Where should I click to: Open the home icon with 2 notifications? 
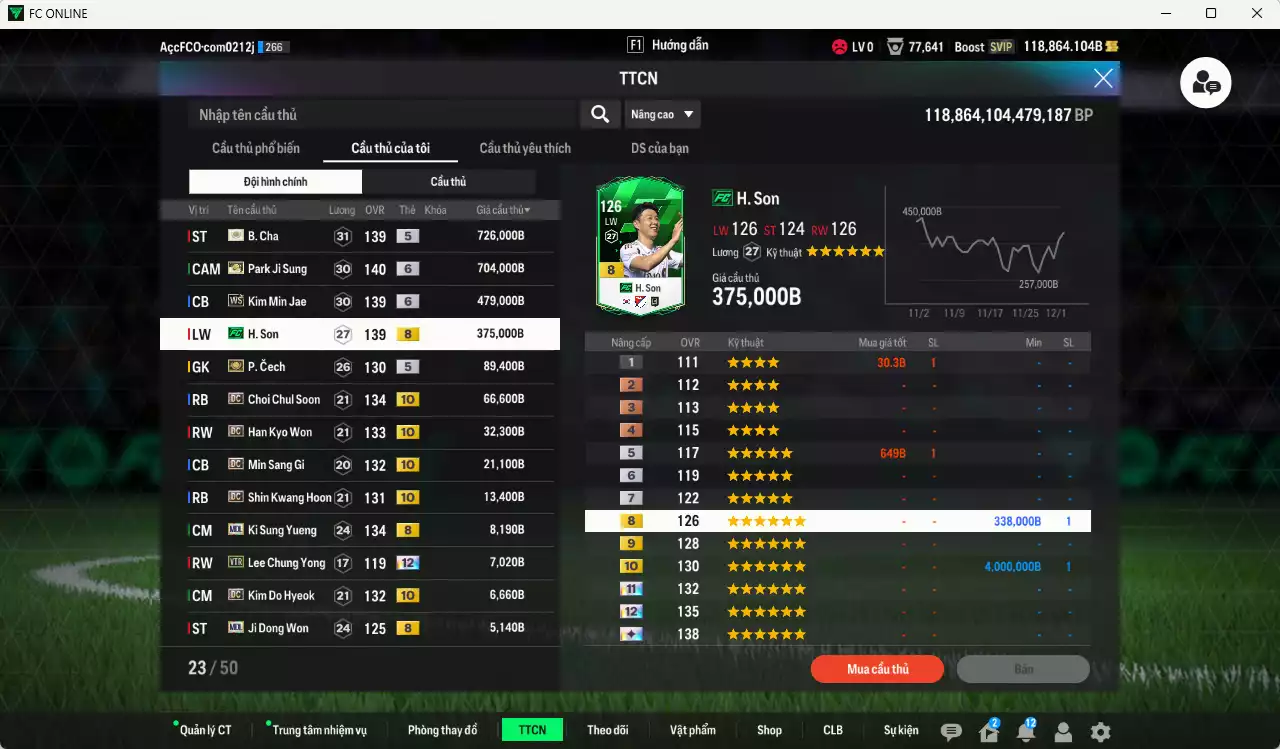pos(988,731)
